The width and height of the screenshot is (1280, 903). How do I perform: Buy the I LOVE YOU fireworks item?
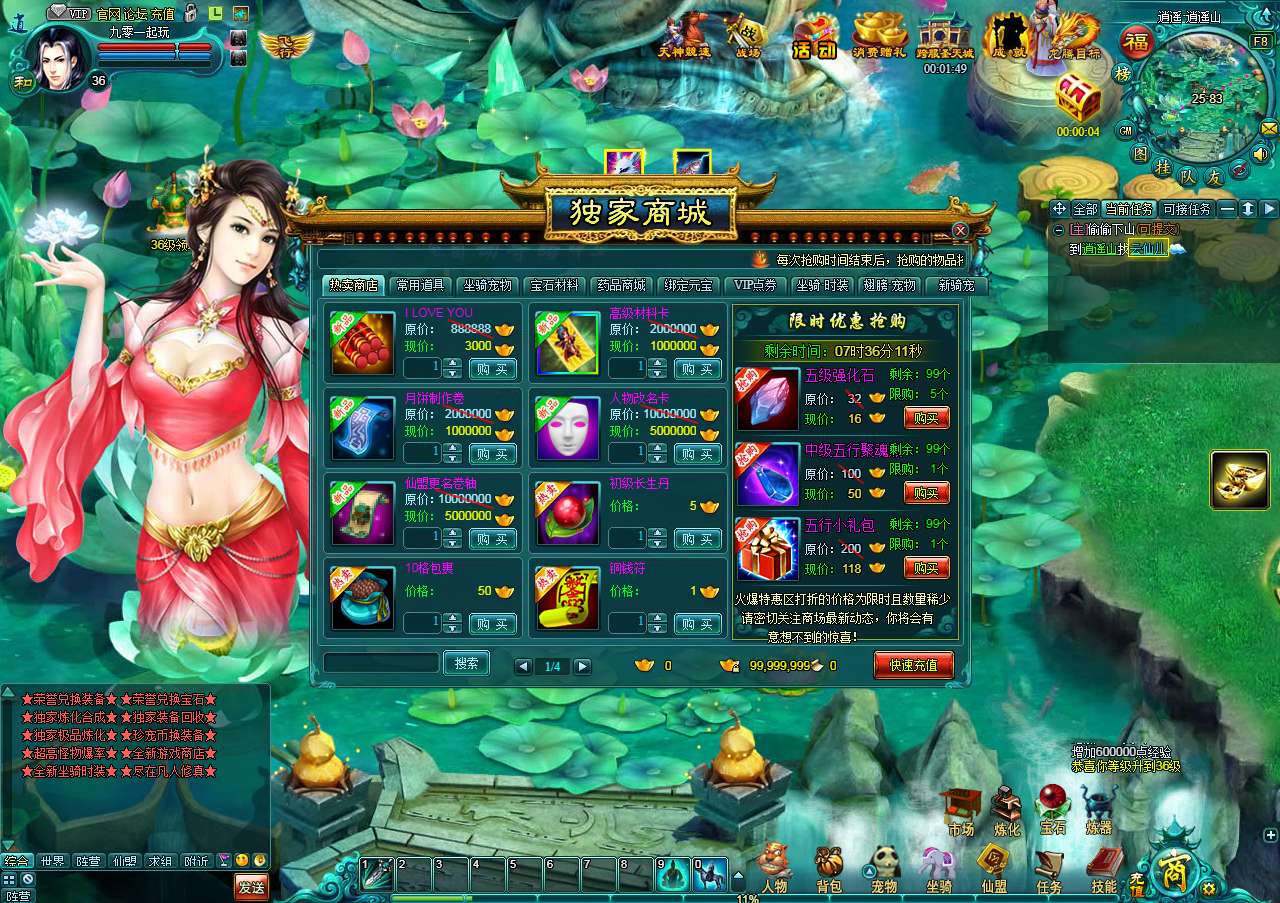(493, 369)
